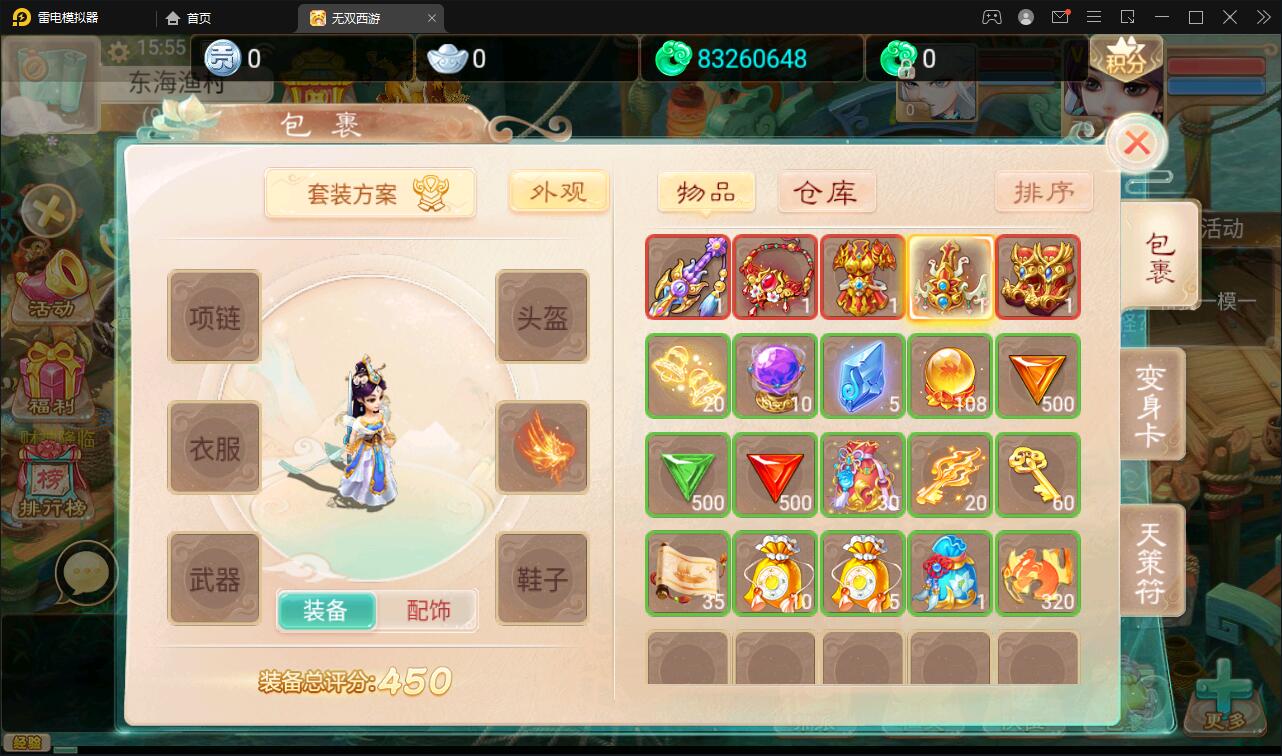Click the 积分 points badge at top right
Image resolution: width=1282 pixels, height=756 pixels.
(x=1128, y=60)
